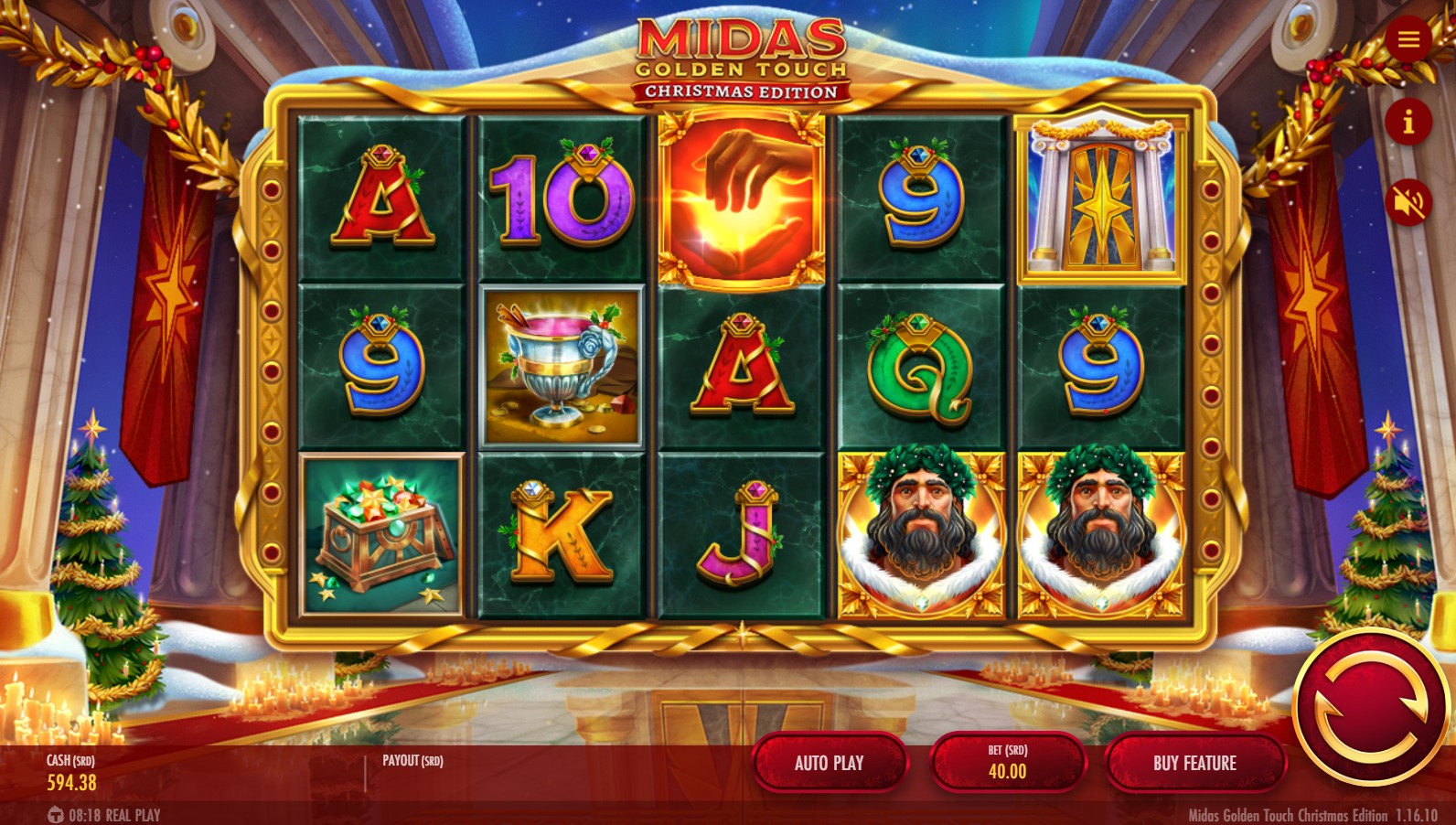
Task: Show the game info paytable
Action: point(1408,122)
